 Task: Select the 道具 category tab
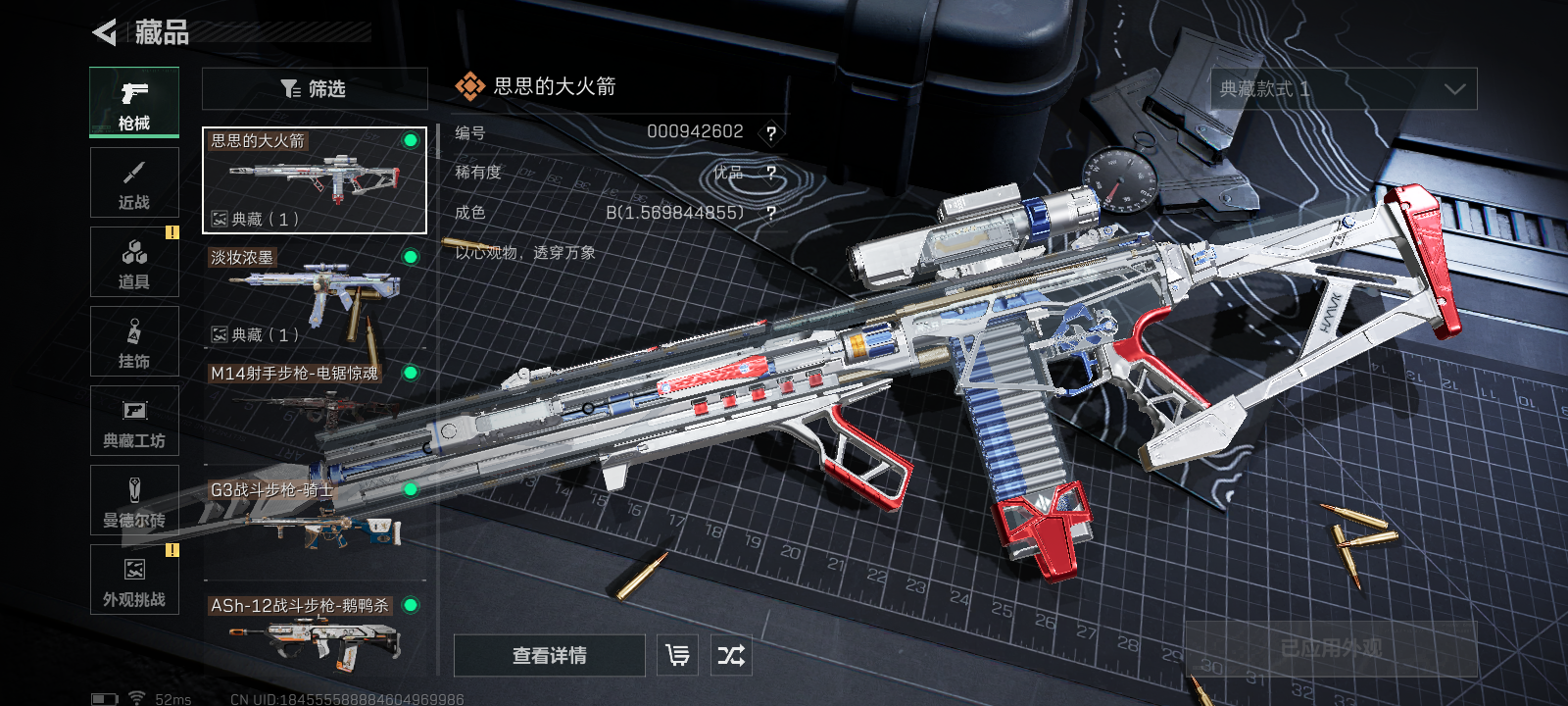pyautogui.click(x=134, y=262)
